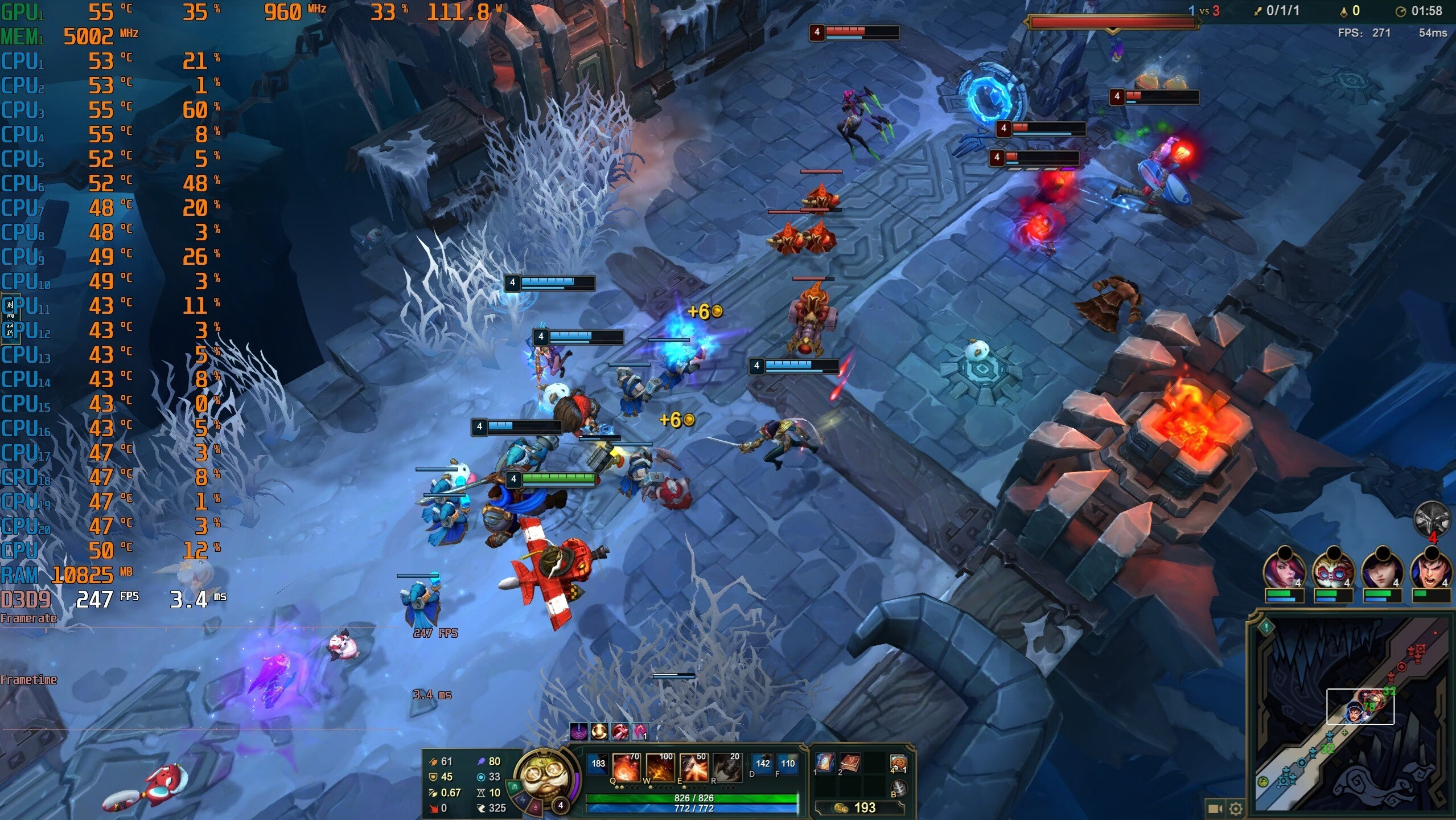Select the red tome in item slot 2
This screenshot has width=1456, height=820.
850,762
